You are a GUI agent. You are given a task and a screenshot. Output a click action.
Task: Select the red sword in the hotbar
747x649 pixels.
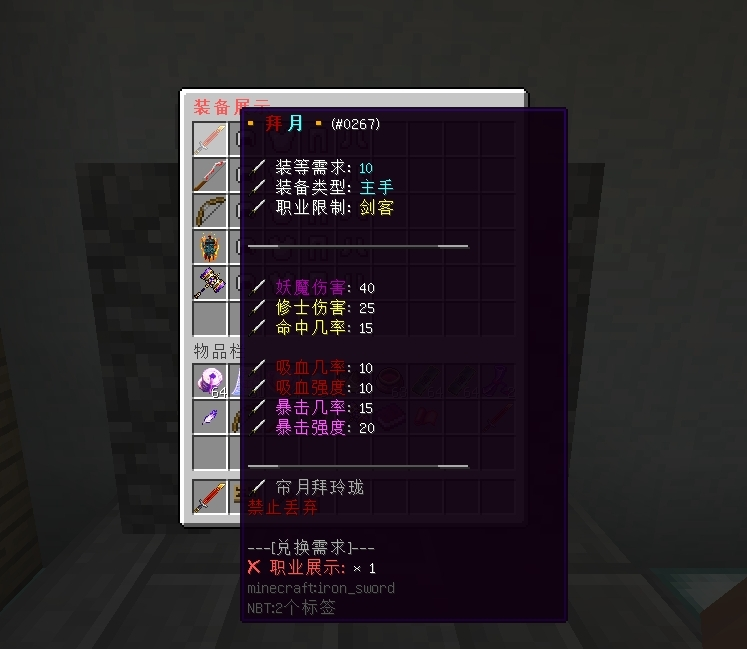point(210,497)
